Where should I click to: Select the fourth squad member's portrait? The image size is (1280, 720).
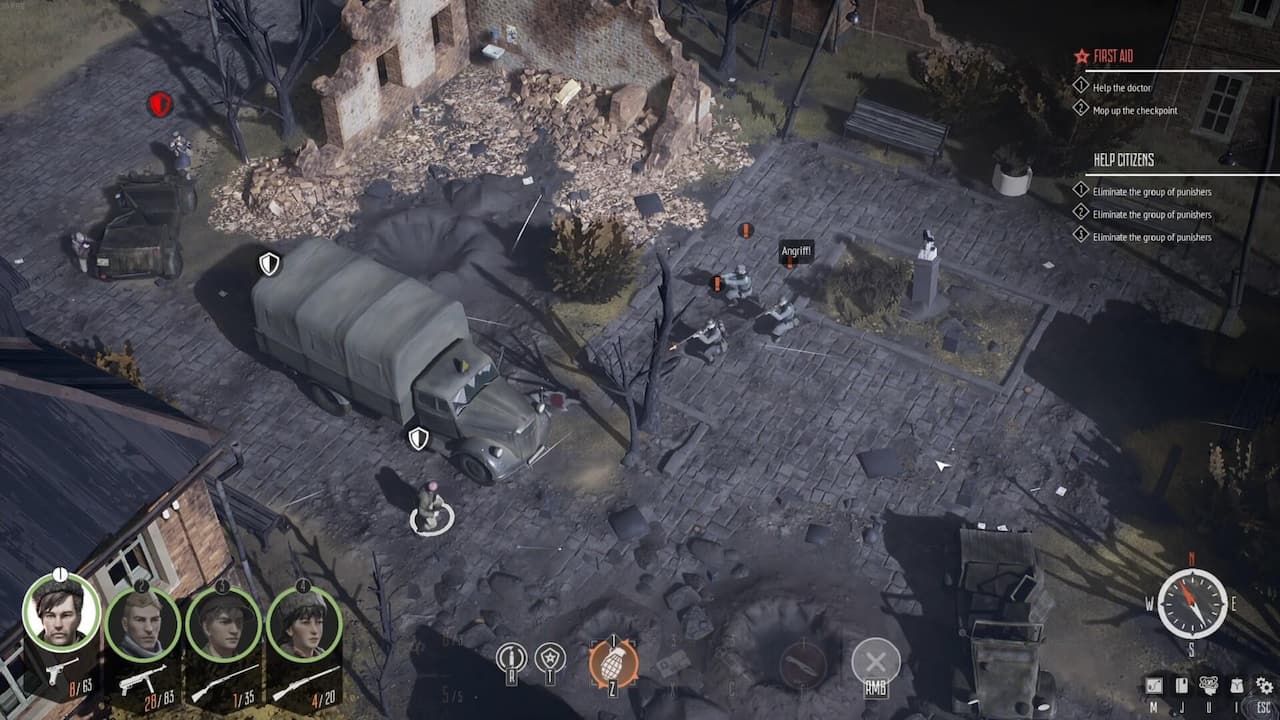coord(303,625)
